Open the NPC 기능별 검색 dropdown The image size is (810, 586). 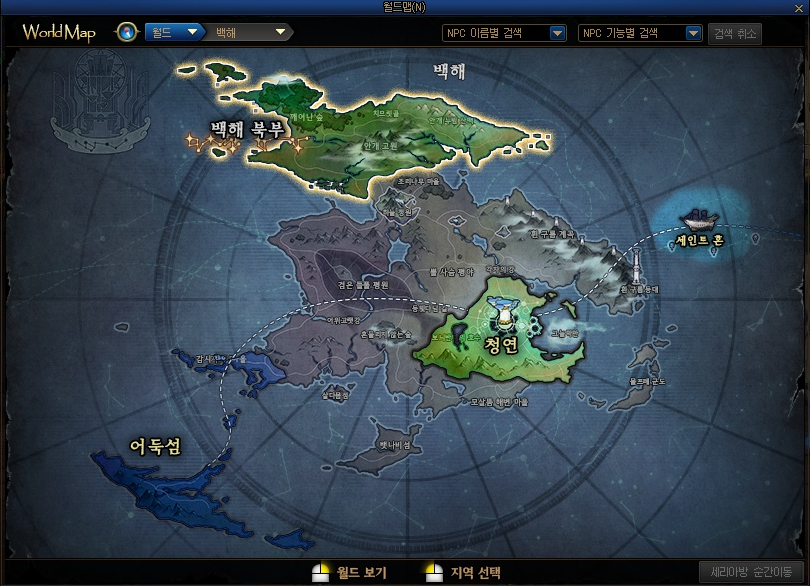[640, 33]
